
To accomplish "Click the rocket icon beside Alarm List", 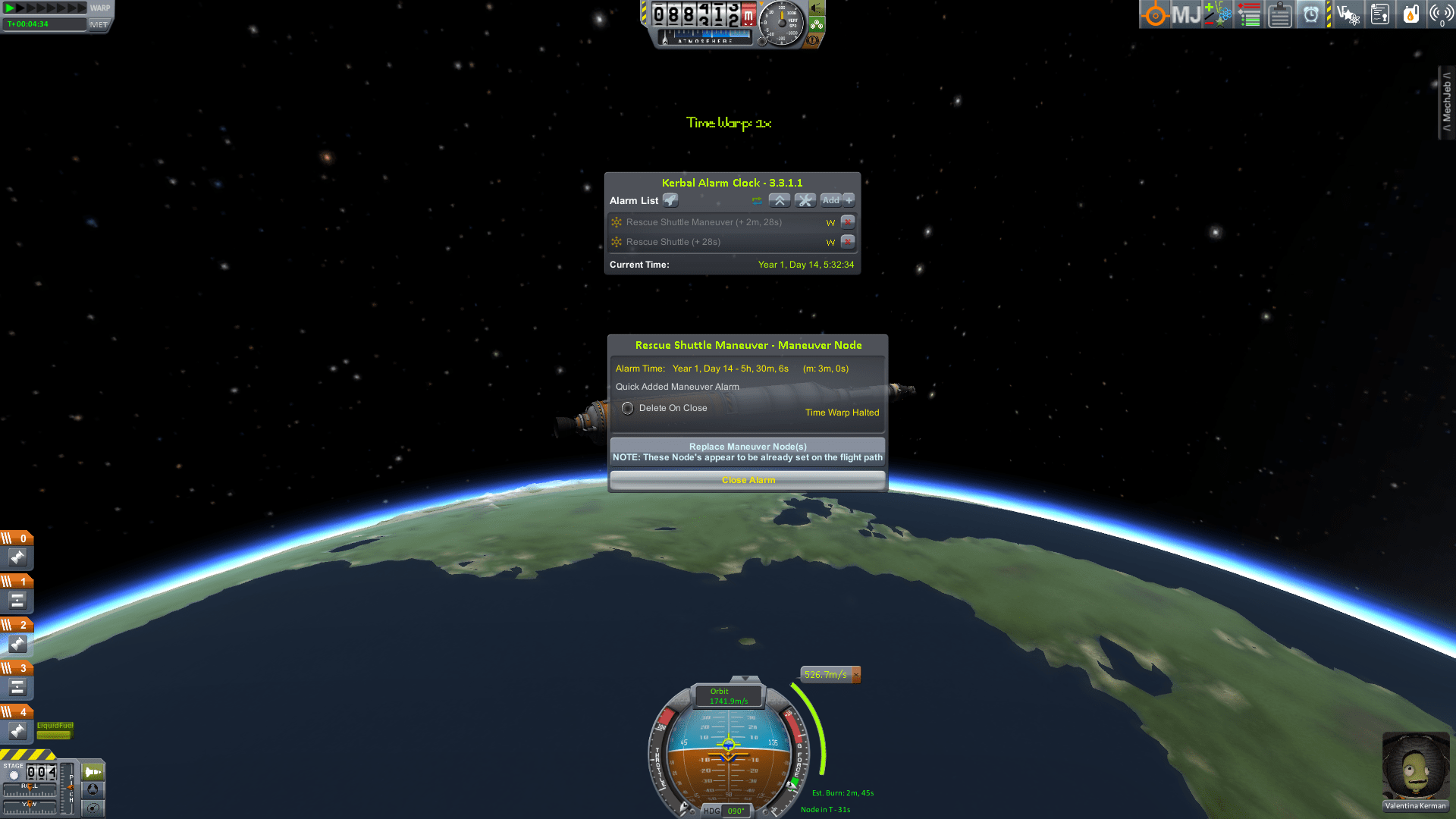I will (x=670, y=200).
